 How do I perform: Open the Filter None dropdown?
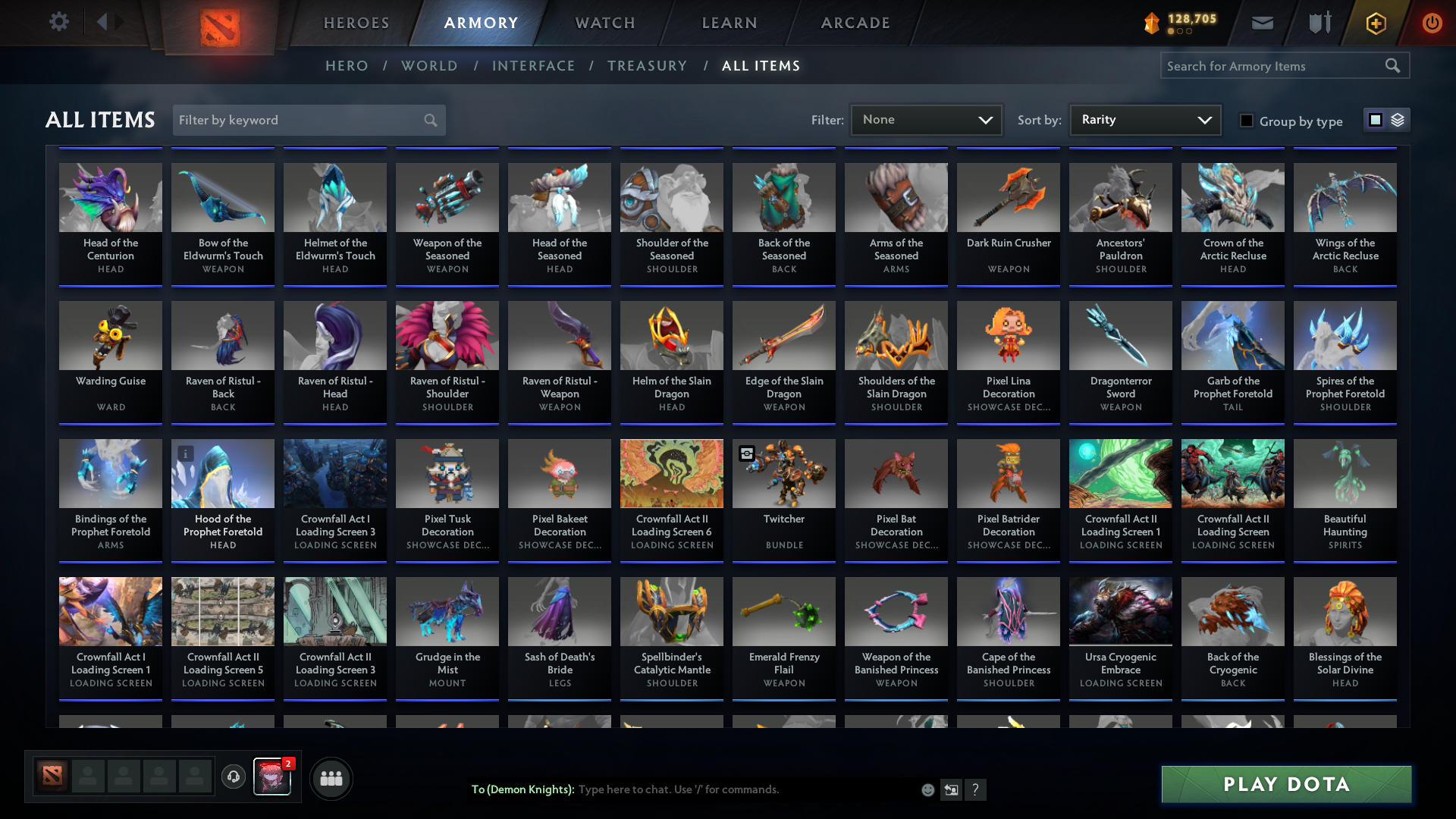pyautogui.click(x=926, y=120)
